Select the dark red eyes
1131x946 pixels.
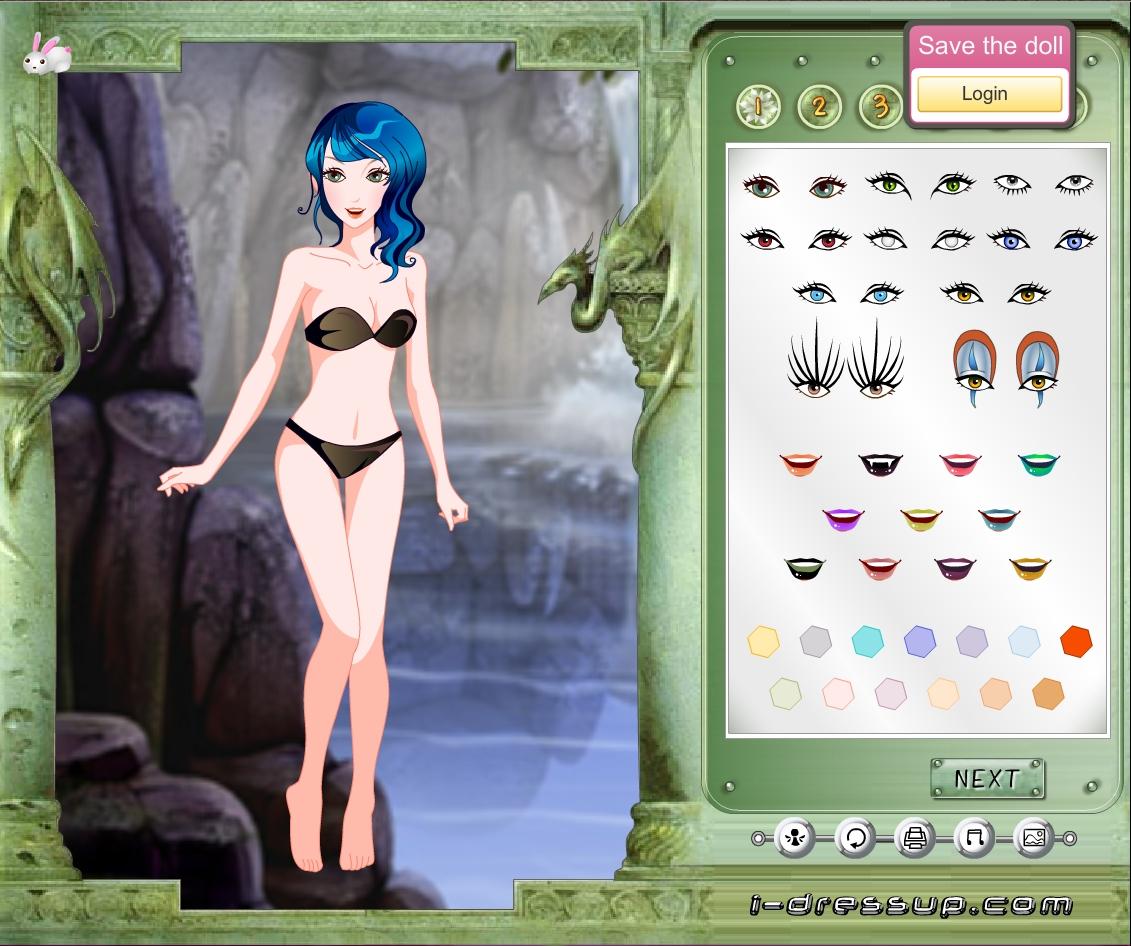click(795, 239)
